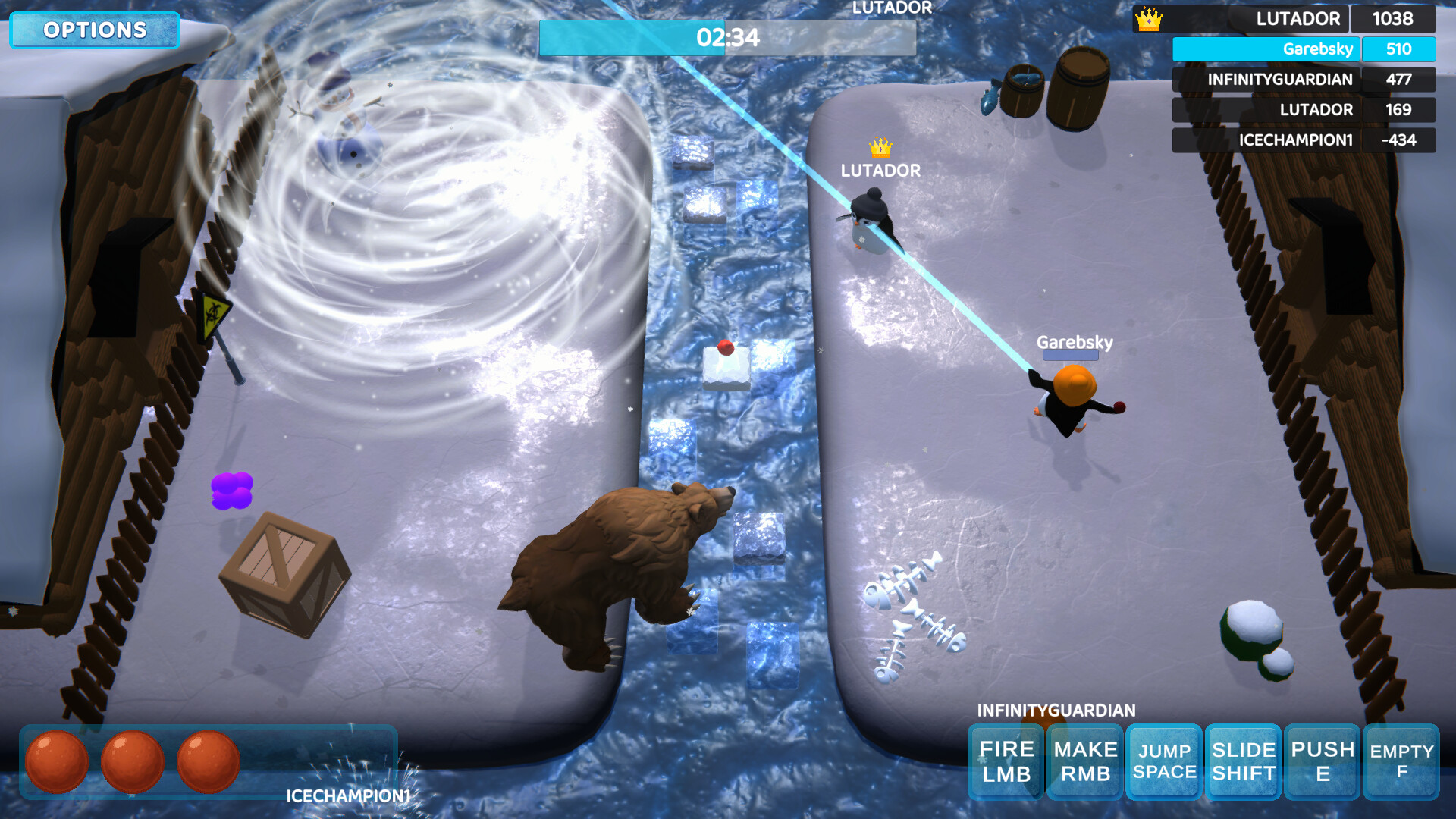Screen dimensions: 1456x819
Task: Select the Make ability button
Action: click(1085, 761)
